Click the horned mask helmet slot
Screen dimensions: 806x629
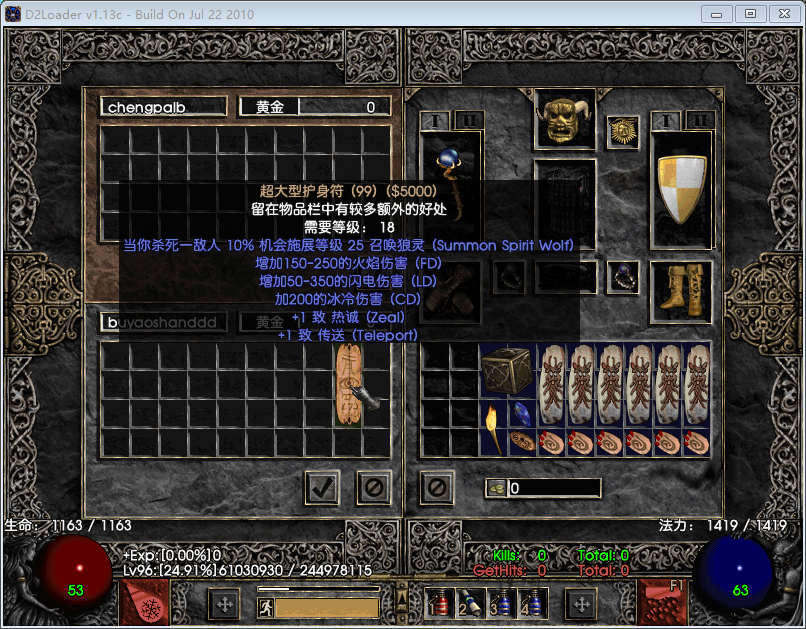point(565,120)
